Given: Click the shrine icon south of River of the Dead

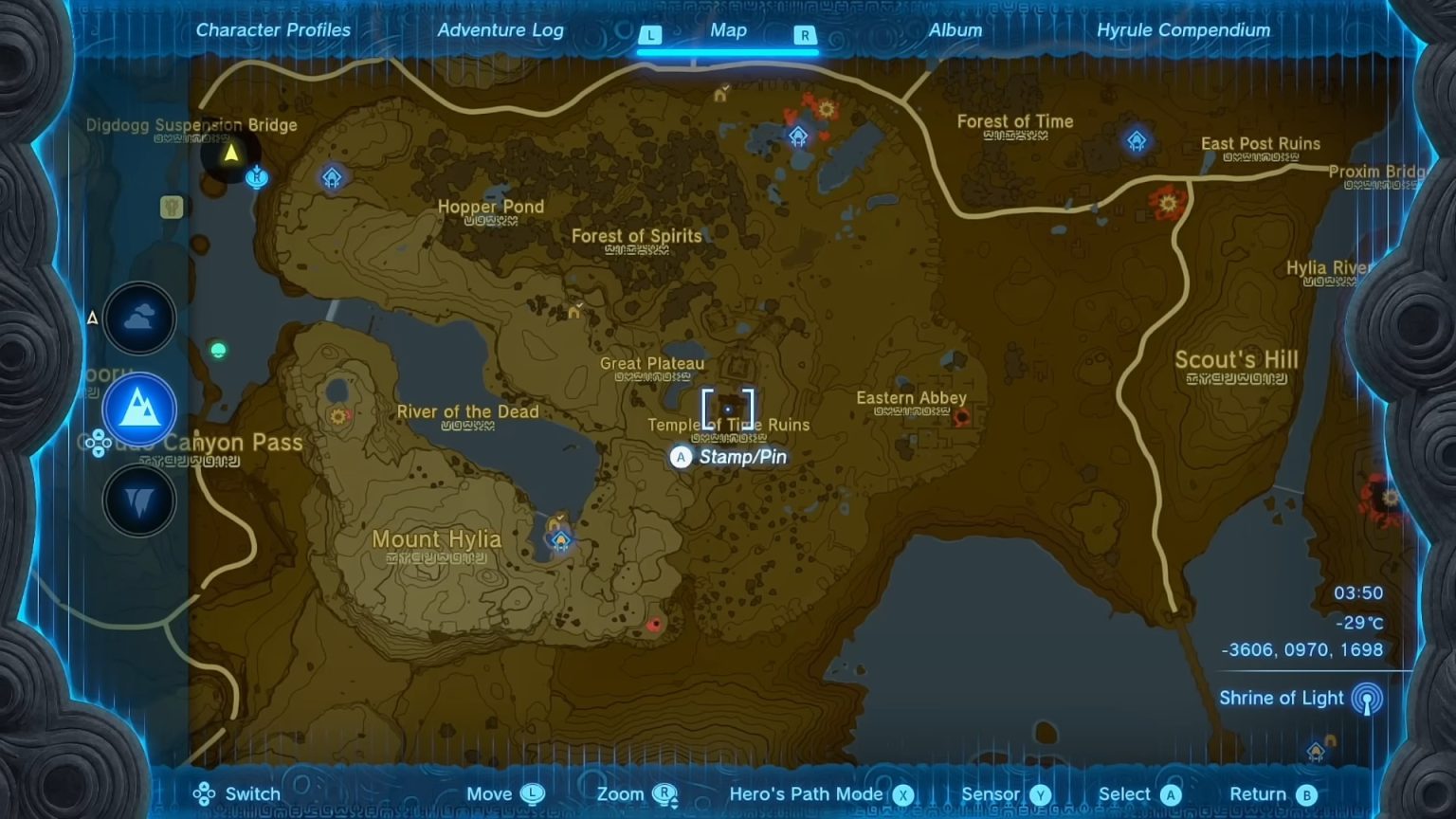Looking at the screenshot, I should (x=561, y=538).
